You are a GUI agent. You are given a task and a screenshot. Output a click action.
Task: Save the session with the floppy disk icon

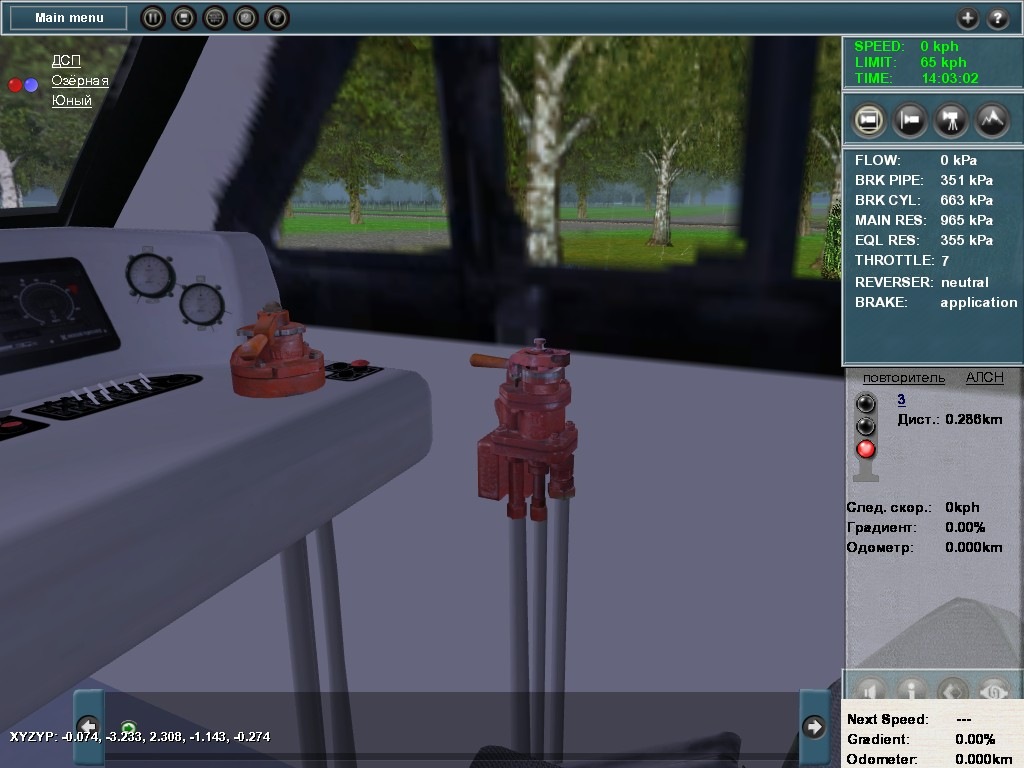183,18
